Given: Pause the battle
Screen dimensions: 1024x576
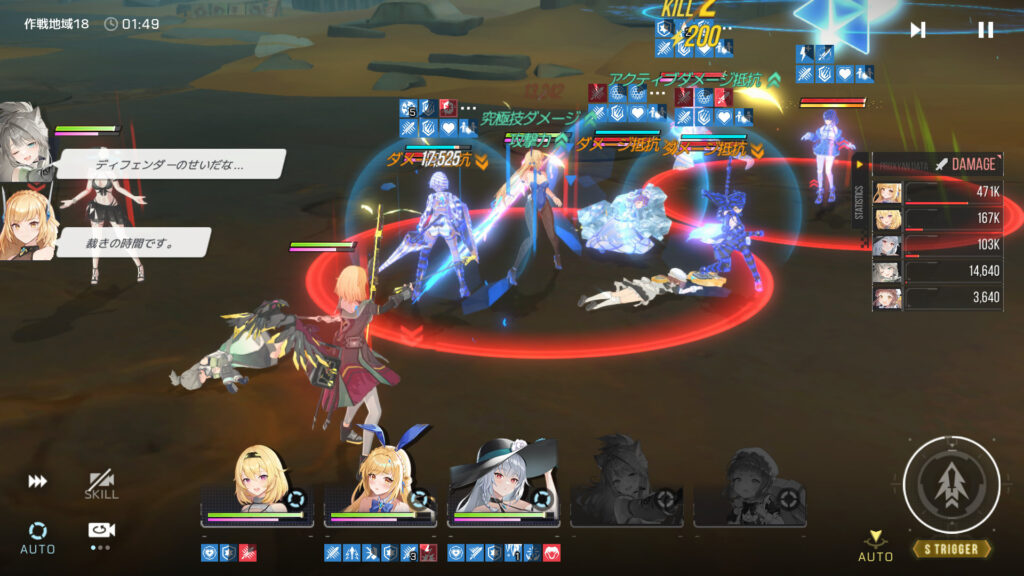Looking at the screenshot, I should (985, 30).
